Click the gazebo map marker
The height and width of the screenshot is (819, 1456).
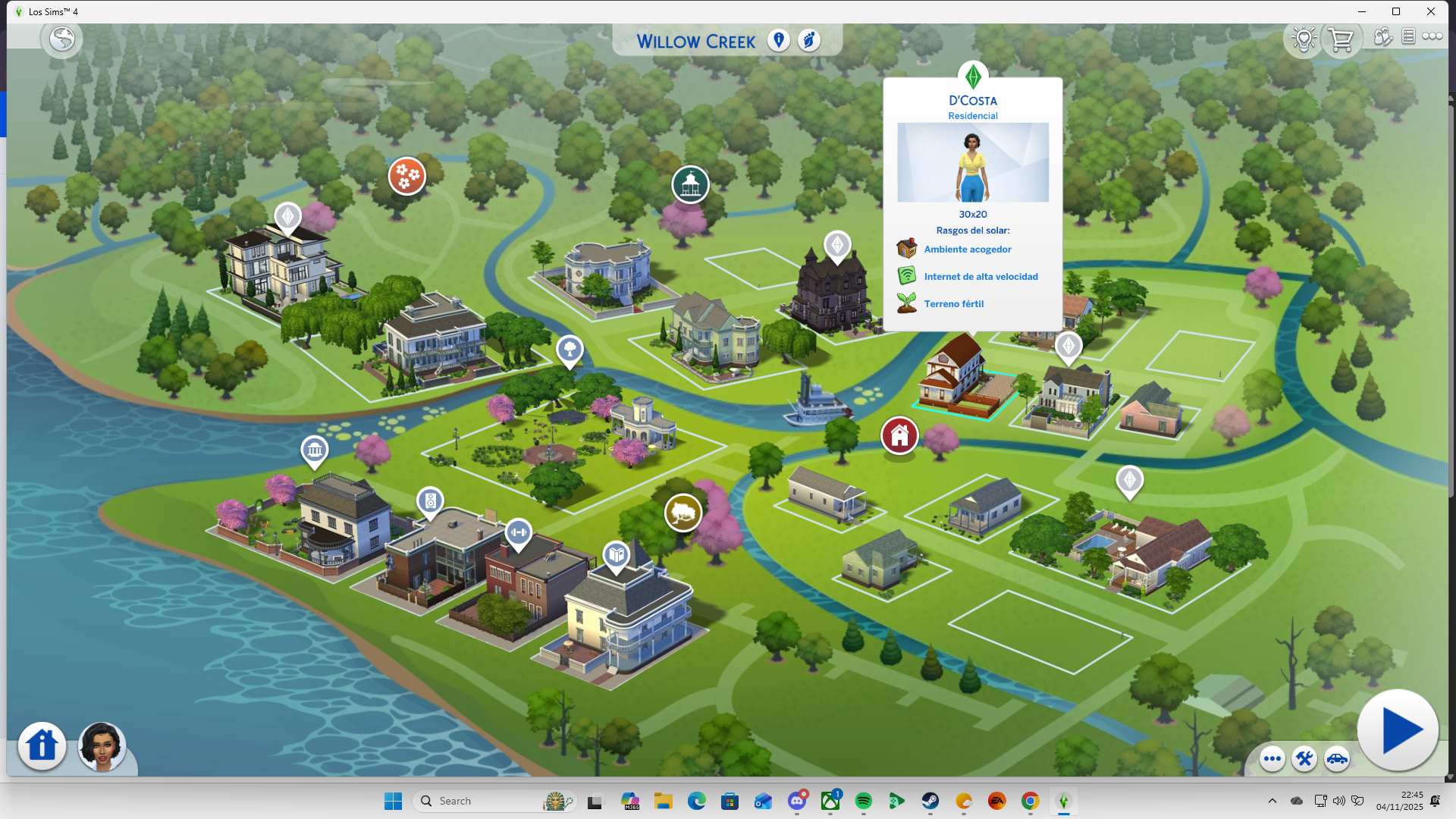click(690, 184)
